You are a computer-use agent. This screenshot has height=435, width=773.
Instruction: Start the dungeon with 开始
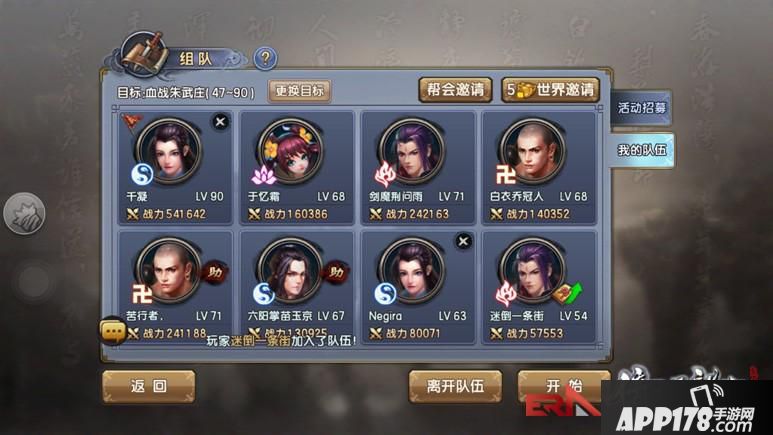coord(562,386)
